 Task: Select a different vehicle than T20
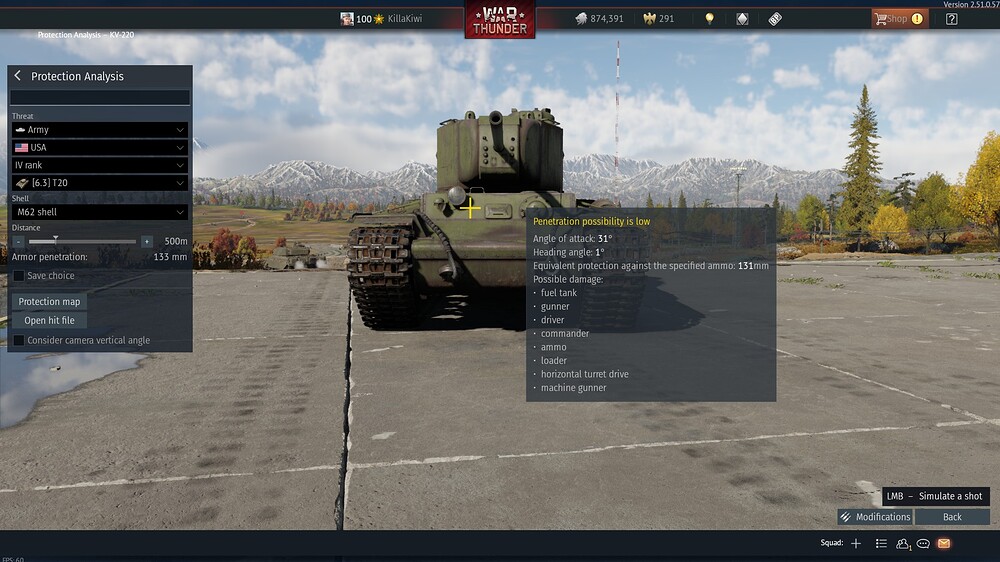pos(100,183)
